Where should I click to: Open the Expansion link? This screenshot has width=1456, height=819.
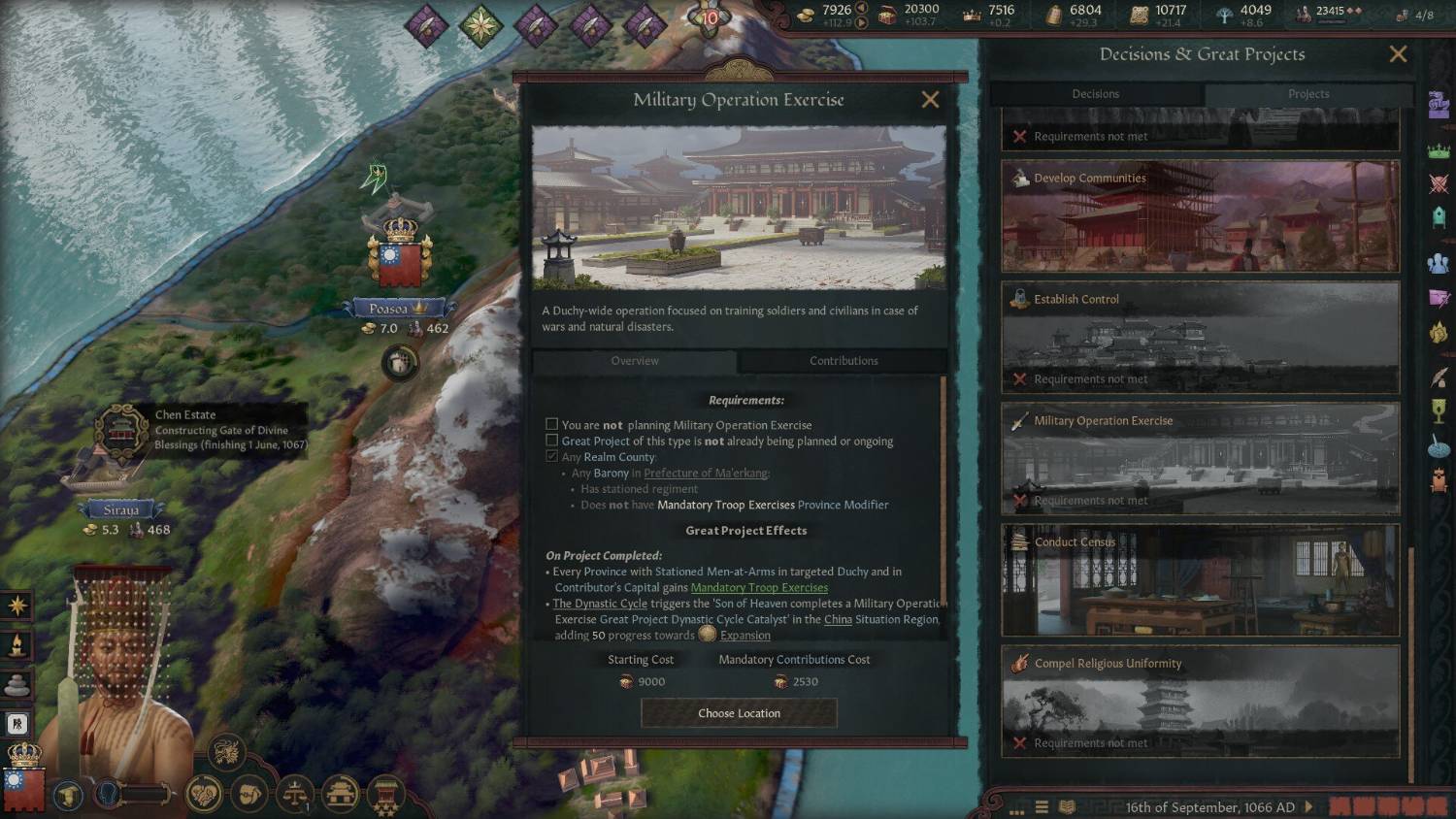point(745,636)
